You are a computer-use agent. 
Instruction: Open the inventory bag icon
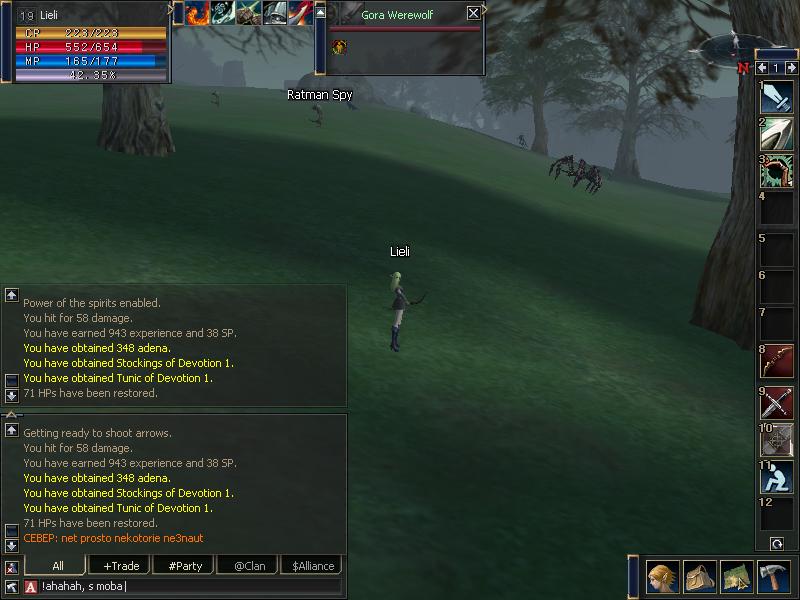click(699, 577)
